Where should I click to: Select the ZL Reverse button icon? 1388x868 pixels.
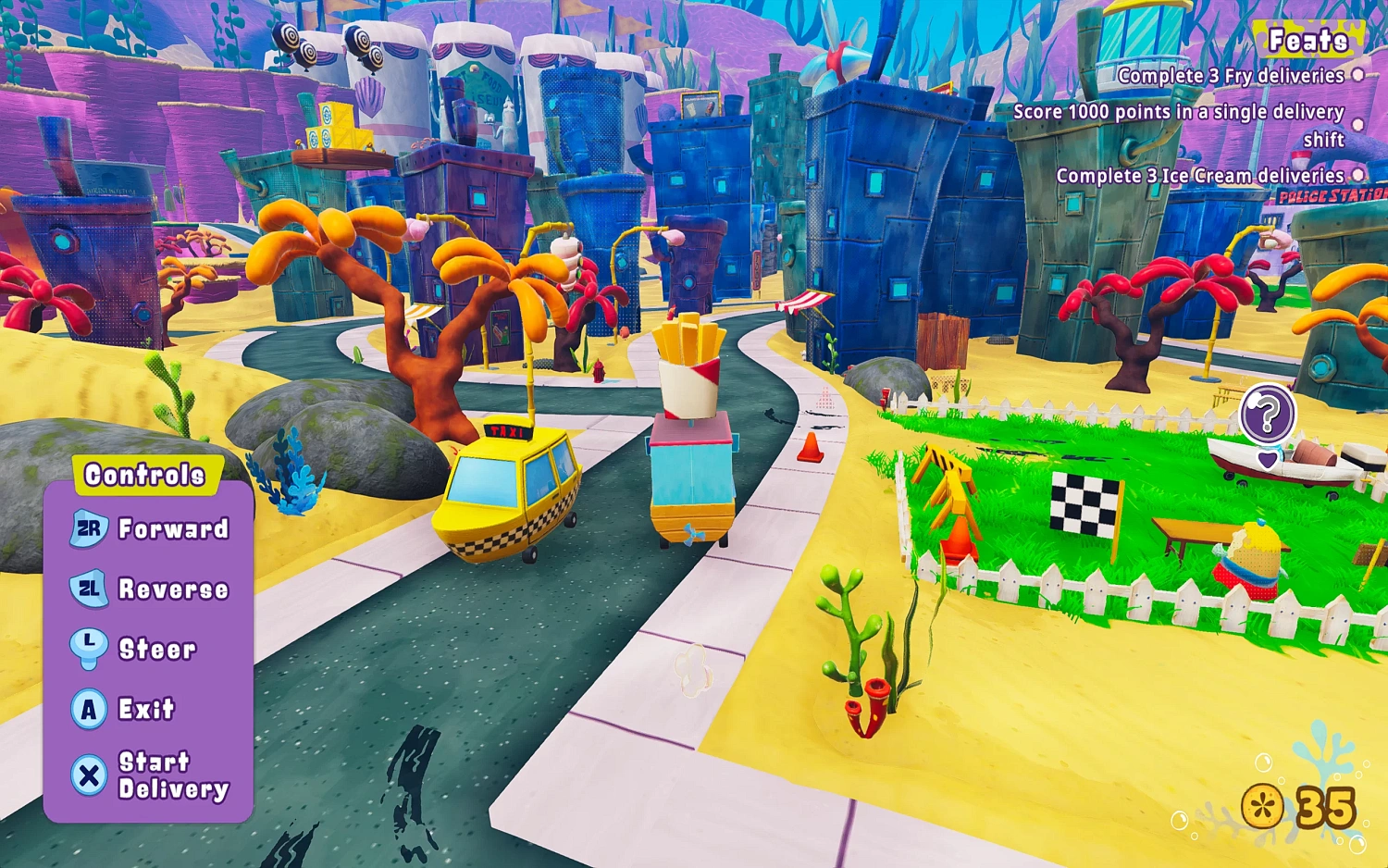[88, 589]
